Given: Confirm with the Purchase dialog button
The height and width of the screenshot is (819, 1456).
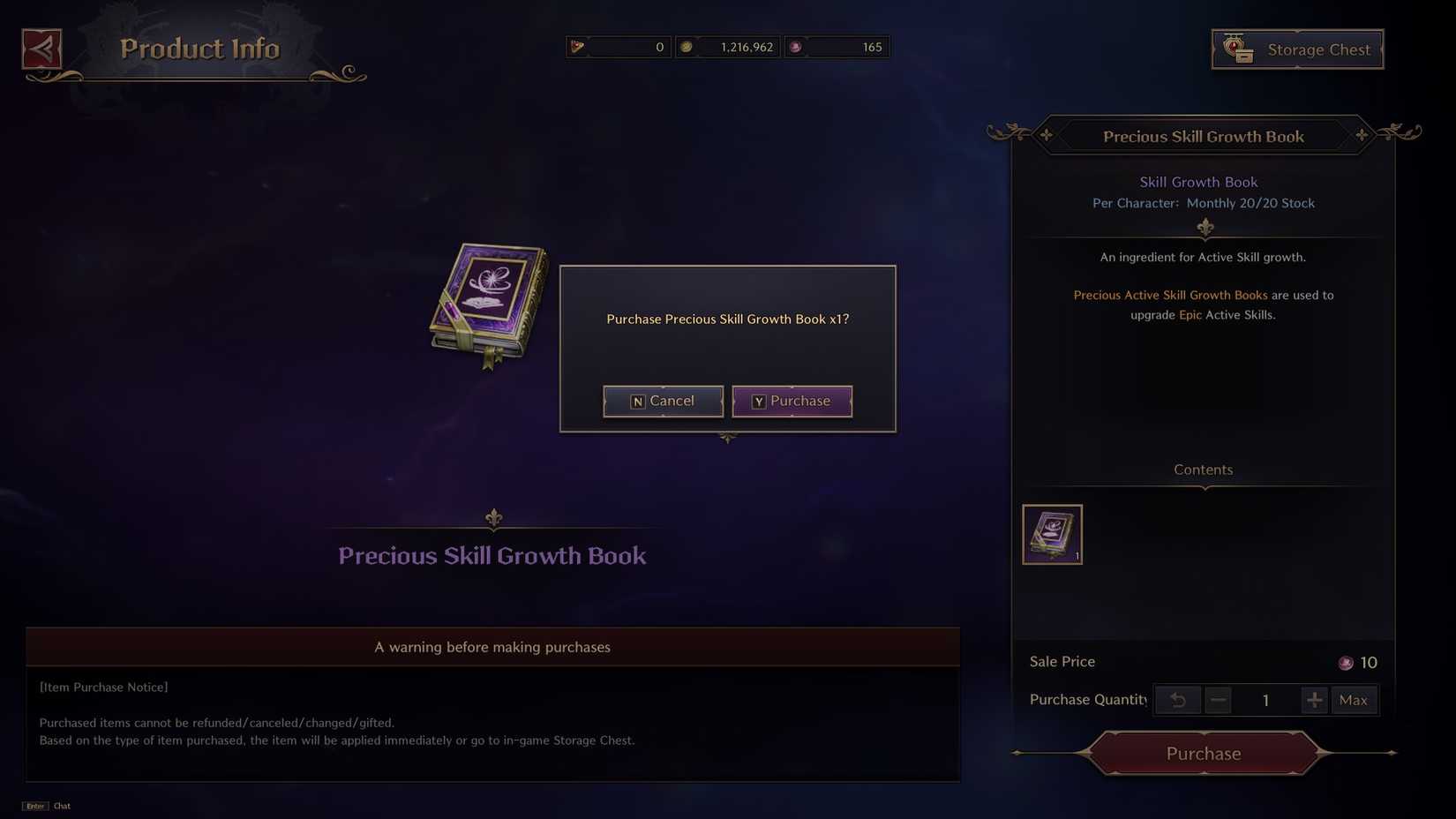Looking at the screenshot, I should 792,401.
